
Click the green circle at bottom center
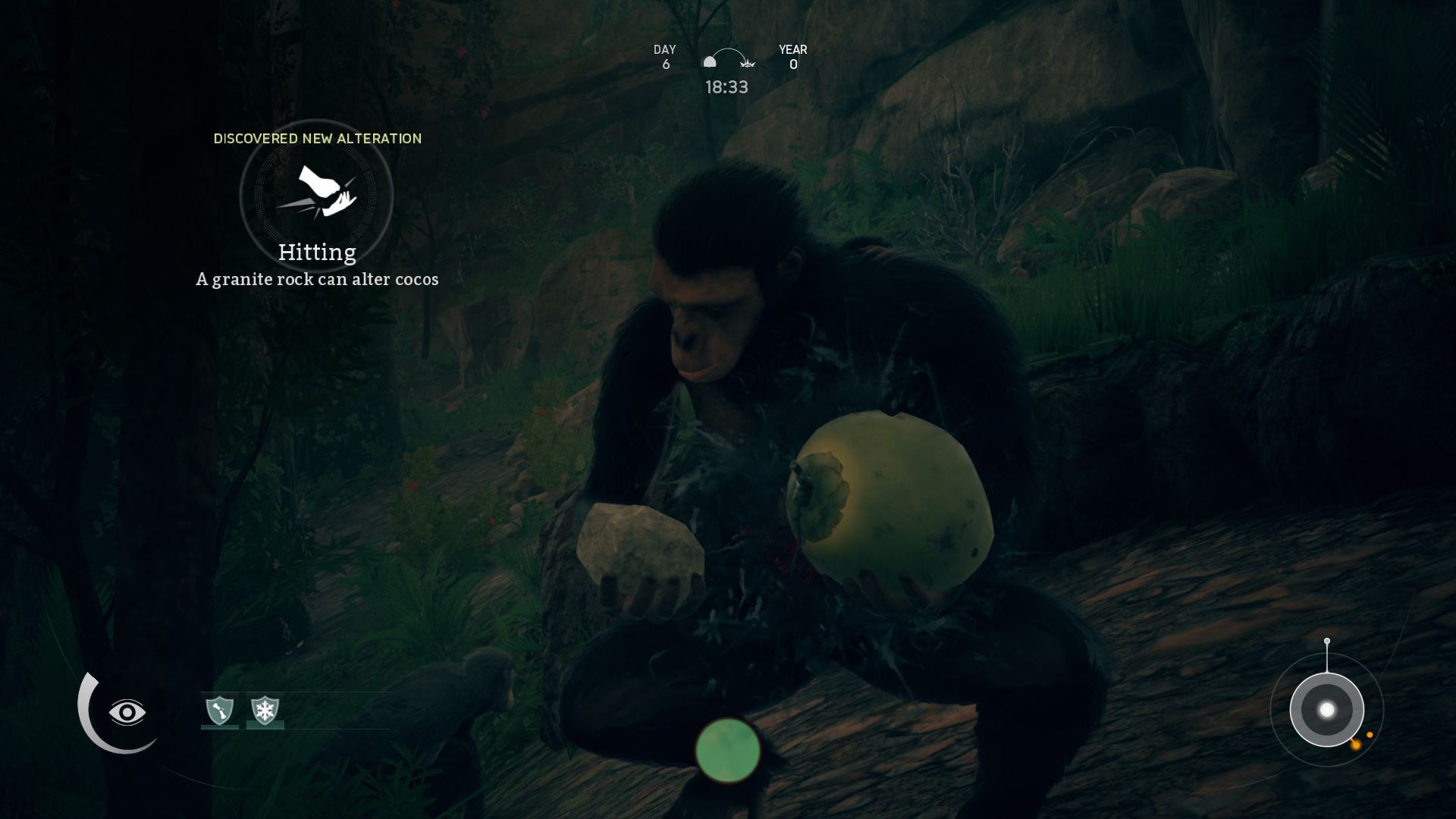[x=728, y=750]
